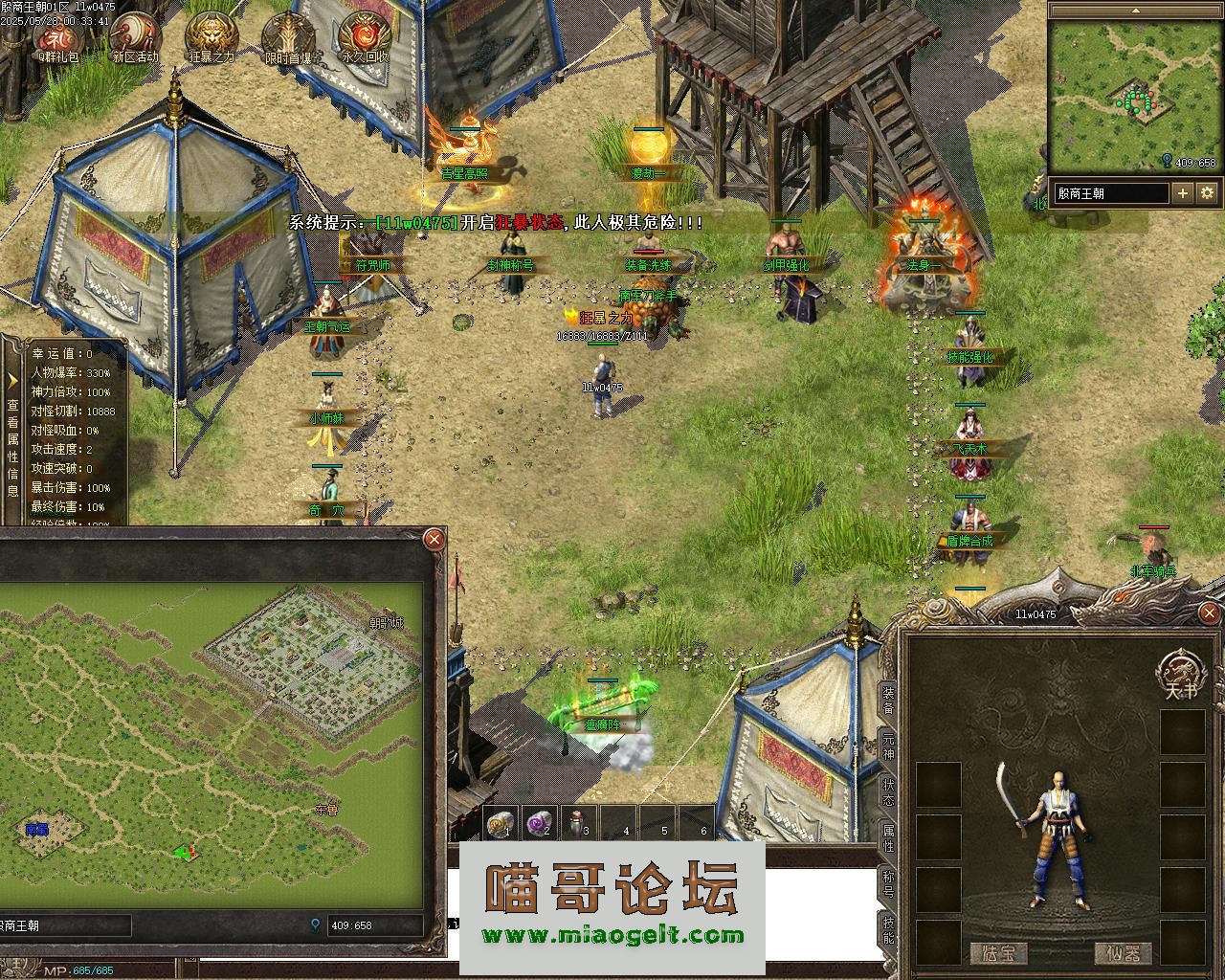
Task: Activate the 狂暴之力 lion icon
Action: click(x=211, y=36)
